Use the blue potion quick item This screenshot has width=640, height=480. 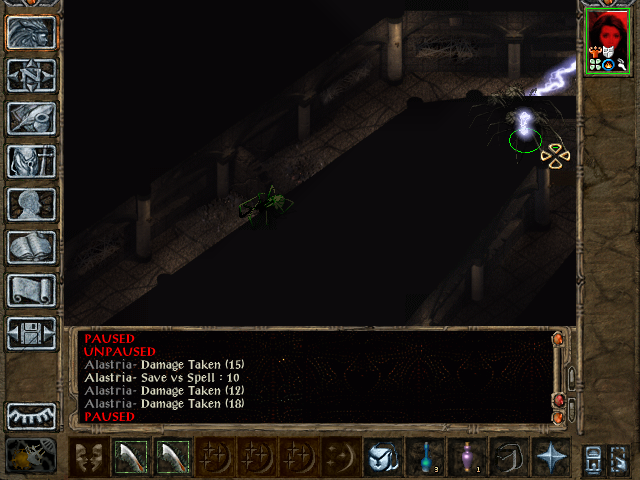425,457
